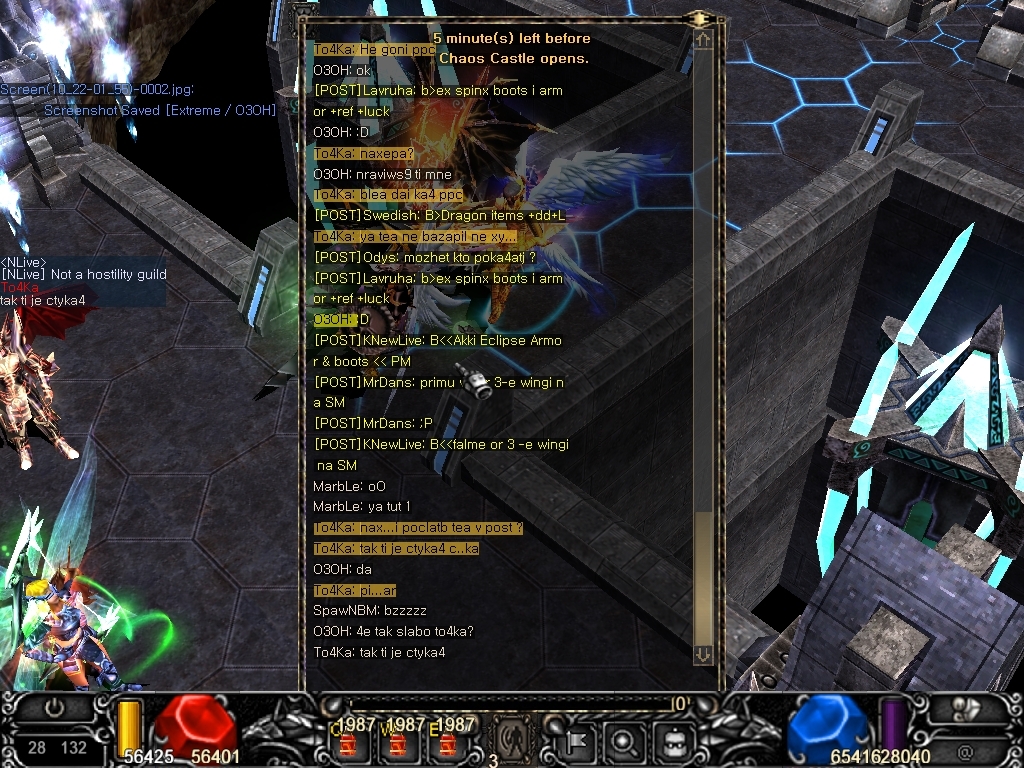Click the power button in the HUD
This screenshot has height=768, width=1024.
(x=56, y=709)
